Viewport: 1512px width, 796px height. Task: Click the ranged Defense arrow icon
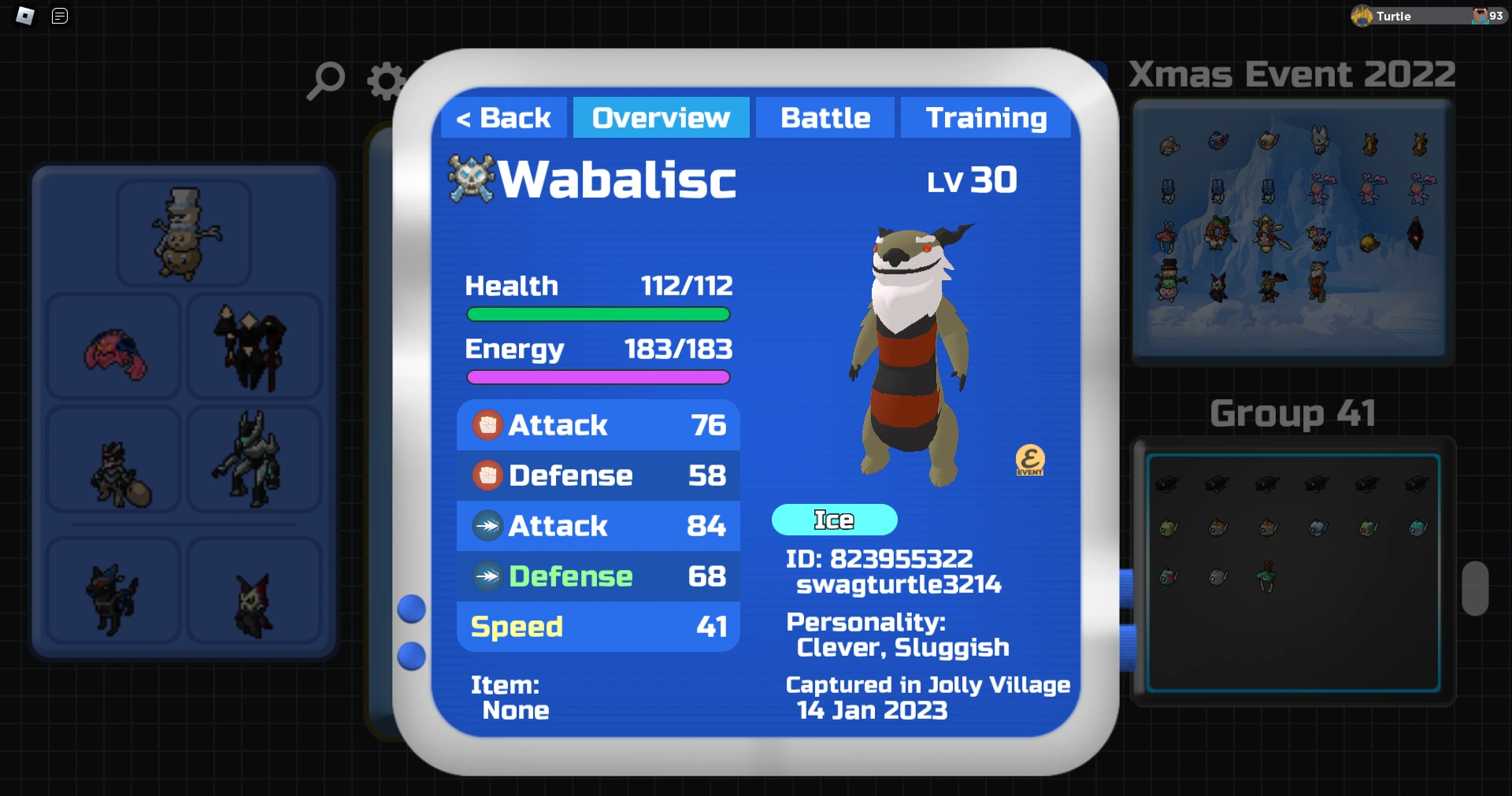(x=488, y=576)
